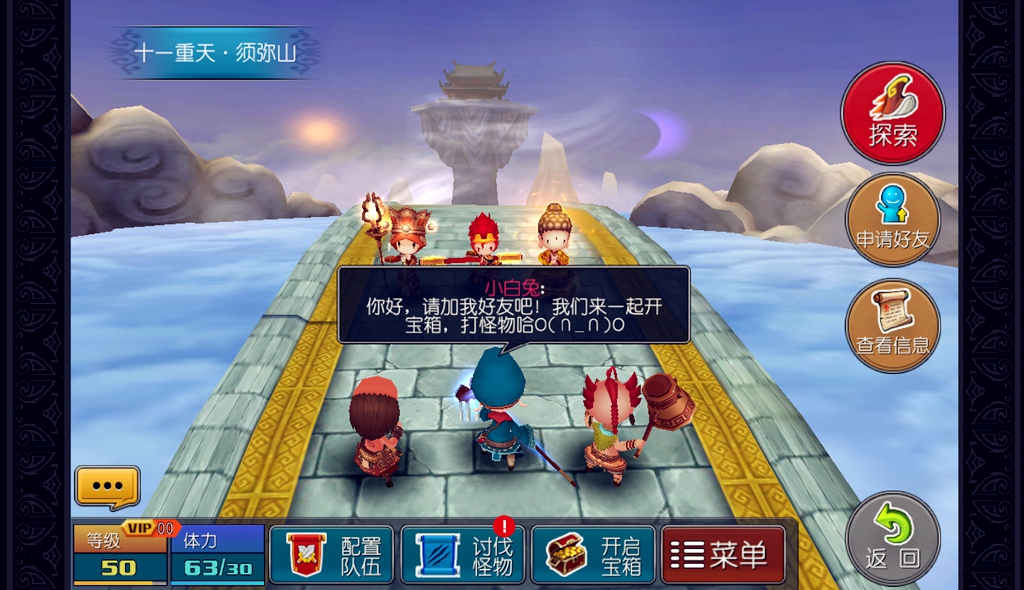Open the yellow chat bubble icon
Viewport: 1024px width, 590px height.
point(107,487)
